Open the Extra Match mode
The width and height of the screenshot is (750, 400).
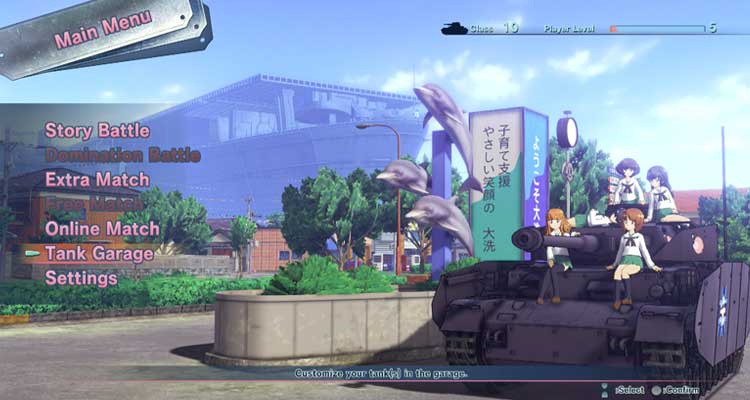tap(97, 180)
